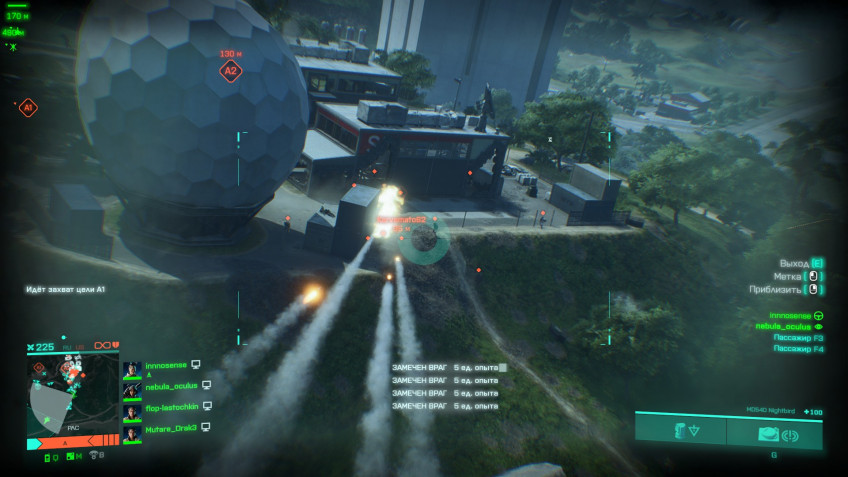Click the nebula_oculus gunner seat entry
Image resolution: width=848 pixels, height=477 pixels.
click(x=788, y=326)
